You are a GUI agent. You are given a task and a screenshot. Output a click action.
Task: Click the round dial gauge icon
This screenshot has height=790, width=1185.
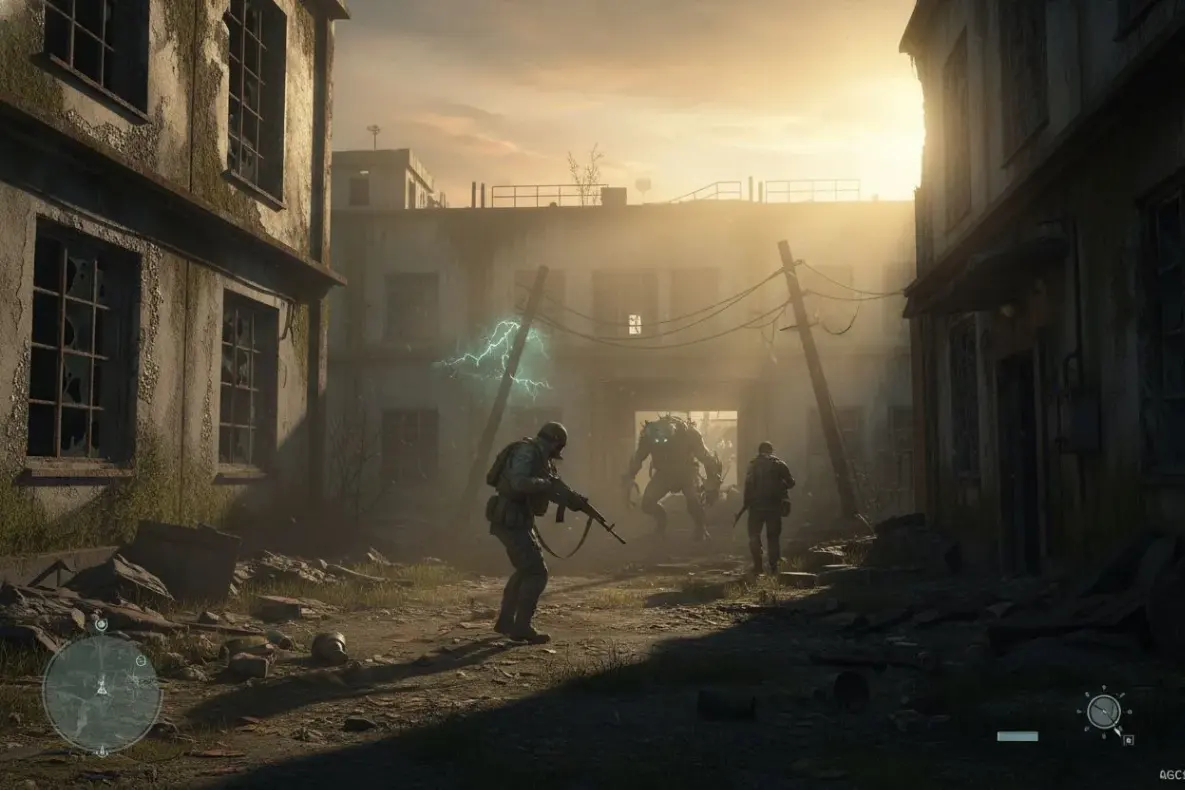point(1104,712)
